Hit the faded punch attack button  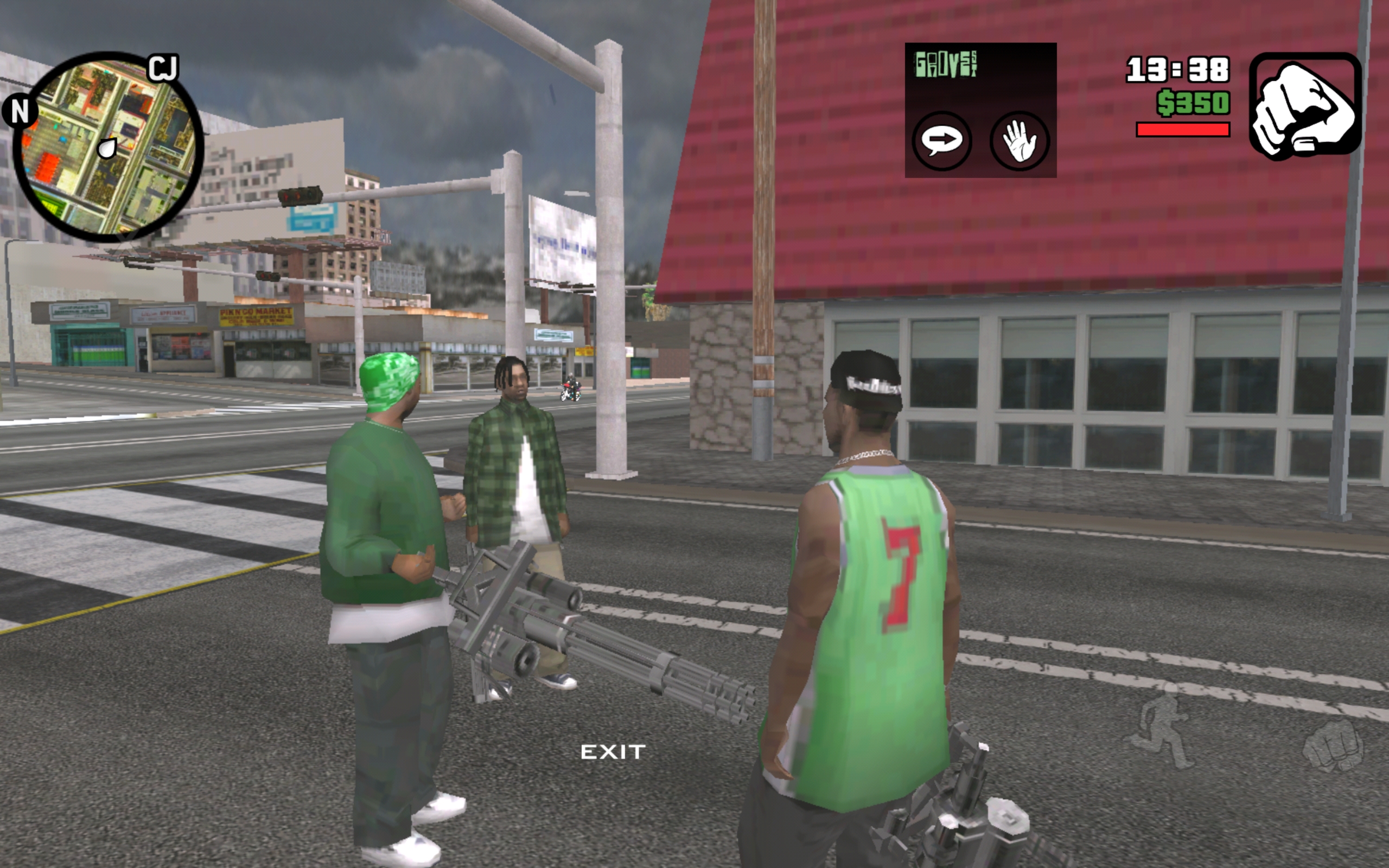pos(1333,745)
